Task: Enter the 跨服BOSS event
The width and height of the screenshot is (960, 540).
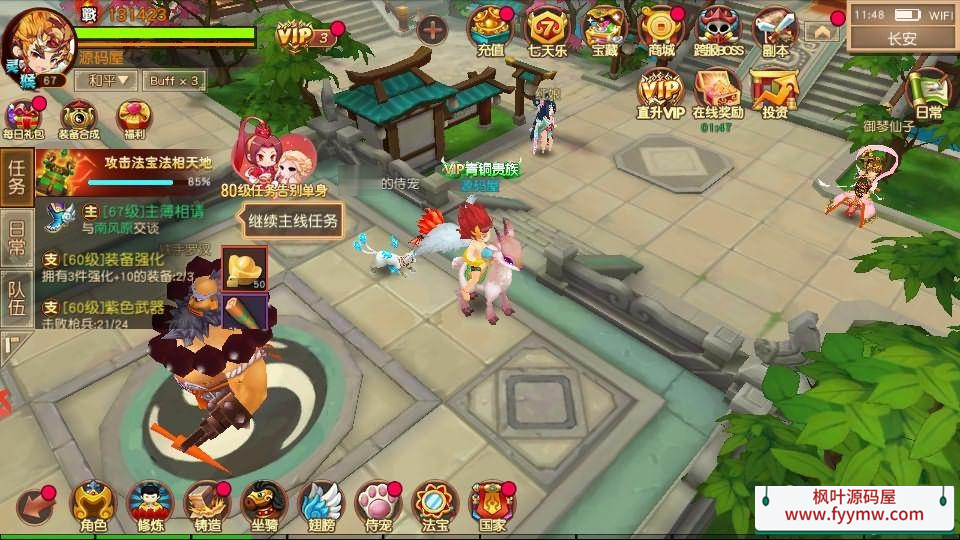Action: coord(719,30)
